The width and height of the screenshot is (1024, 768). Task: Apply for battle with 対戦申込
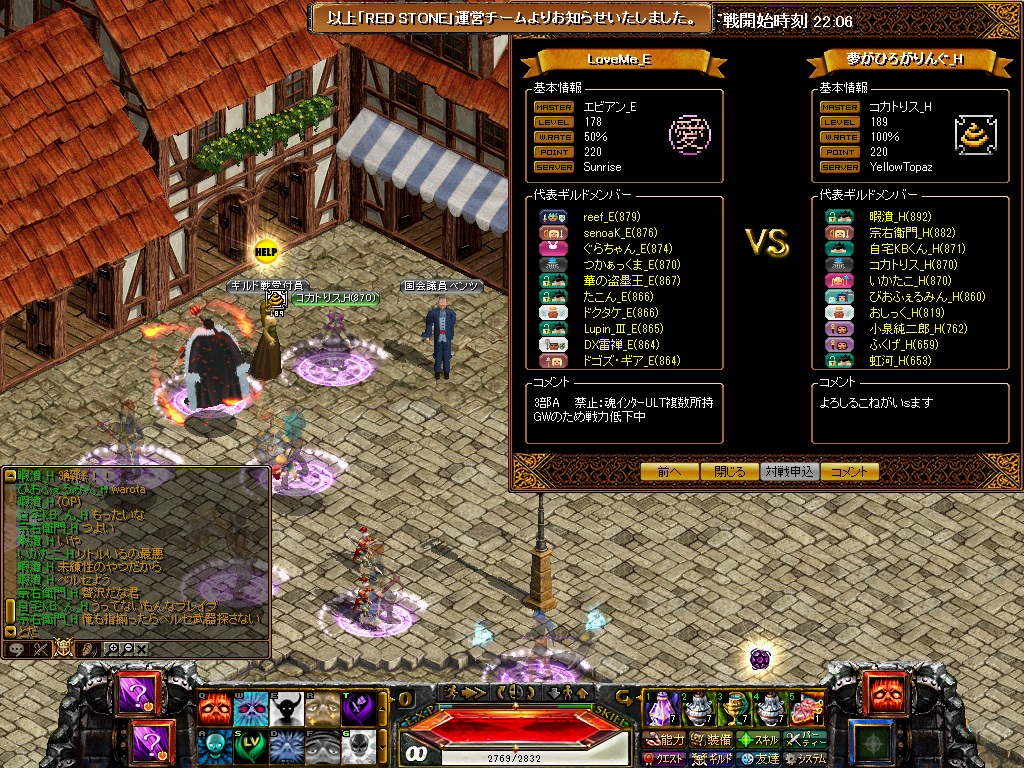point(790,472)
